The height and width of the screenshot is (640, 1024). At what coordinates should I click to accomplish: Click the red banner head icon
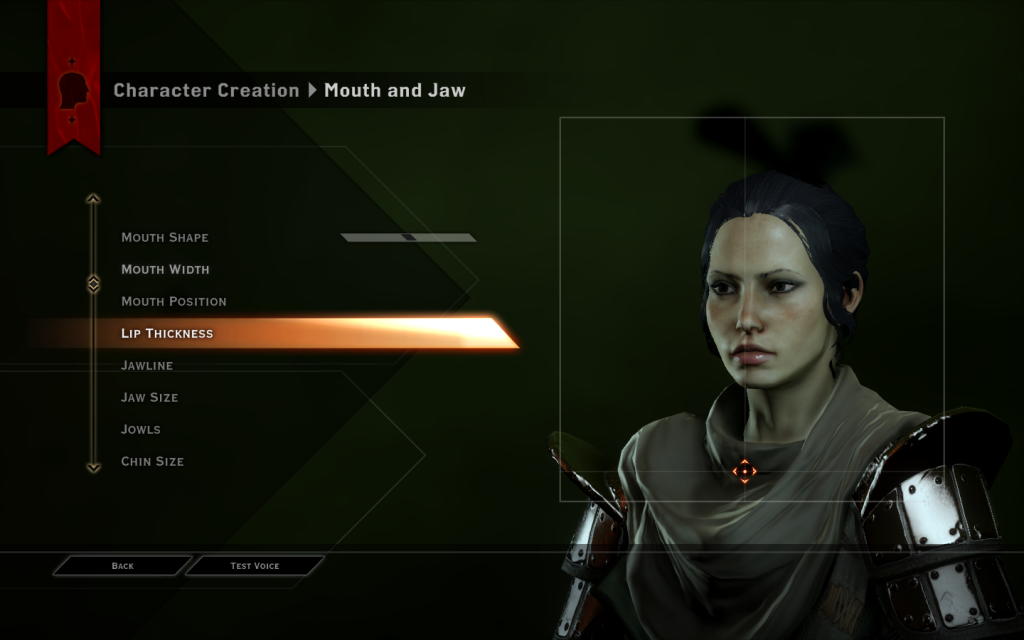coord(74,91)
